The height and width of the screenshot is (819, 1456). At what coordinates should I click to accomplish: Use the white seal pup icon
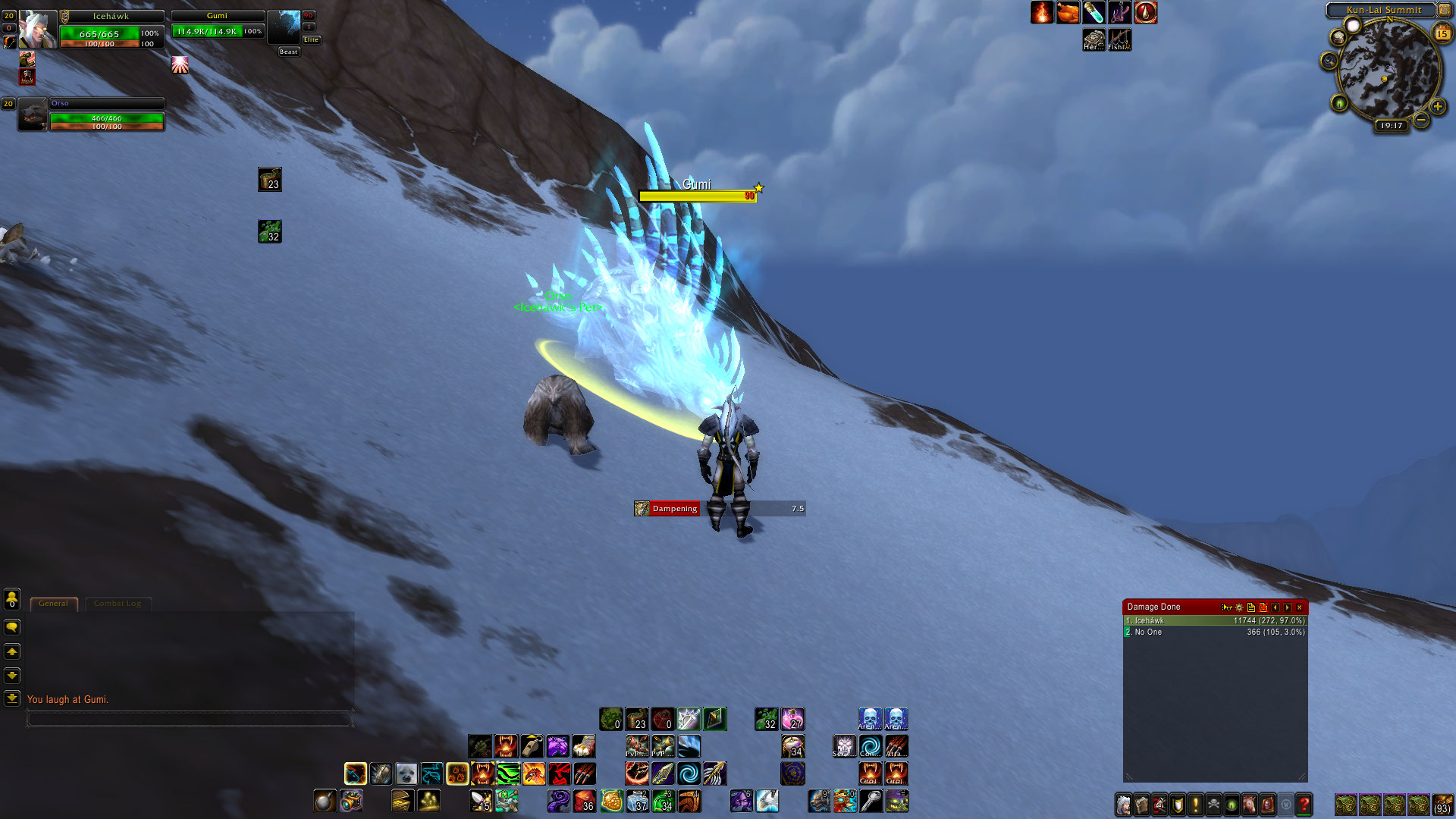[x=406, y=773]
